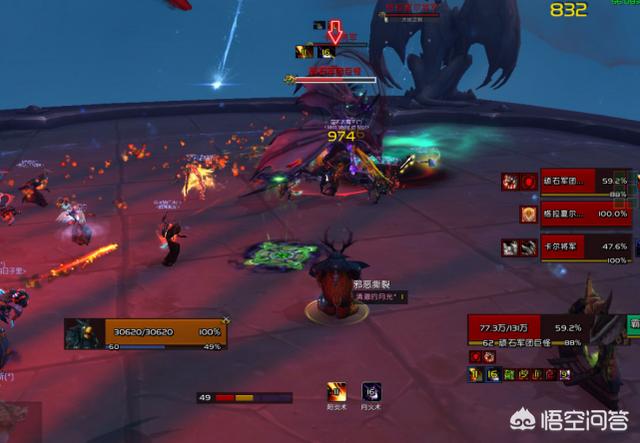Select the boss frame at 100.0% health
640x443 pixels.
586,214
